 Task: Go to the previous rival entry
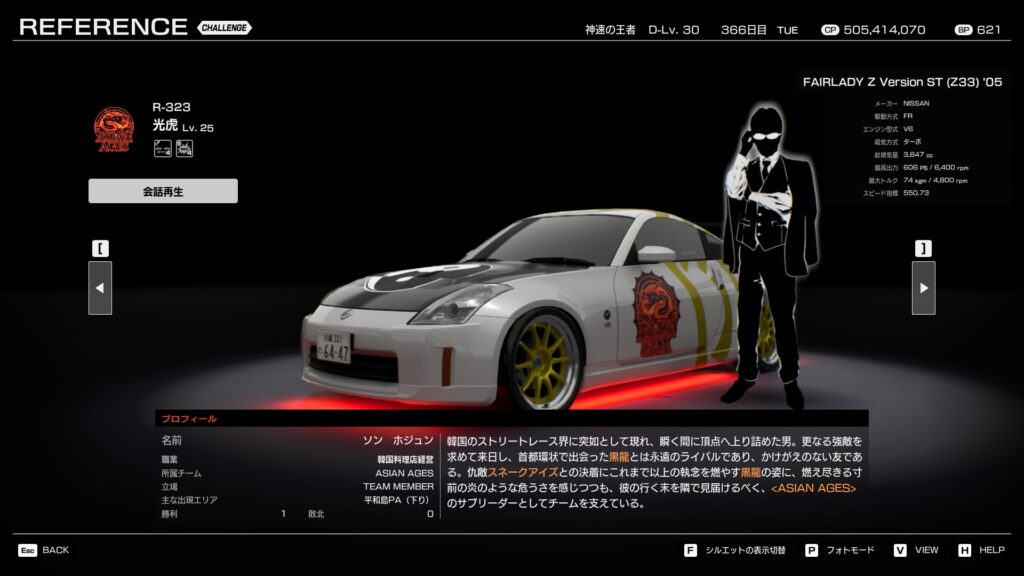(100, 288)
